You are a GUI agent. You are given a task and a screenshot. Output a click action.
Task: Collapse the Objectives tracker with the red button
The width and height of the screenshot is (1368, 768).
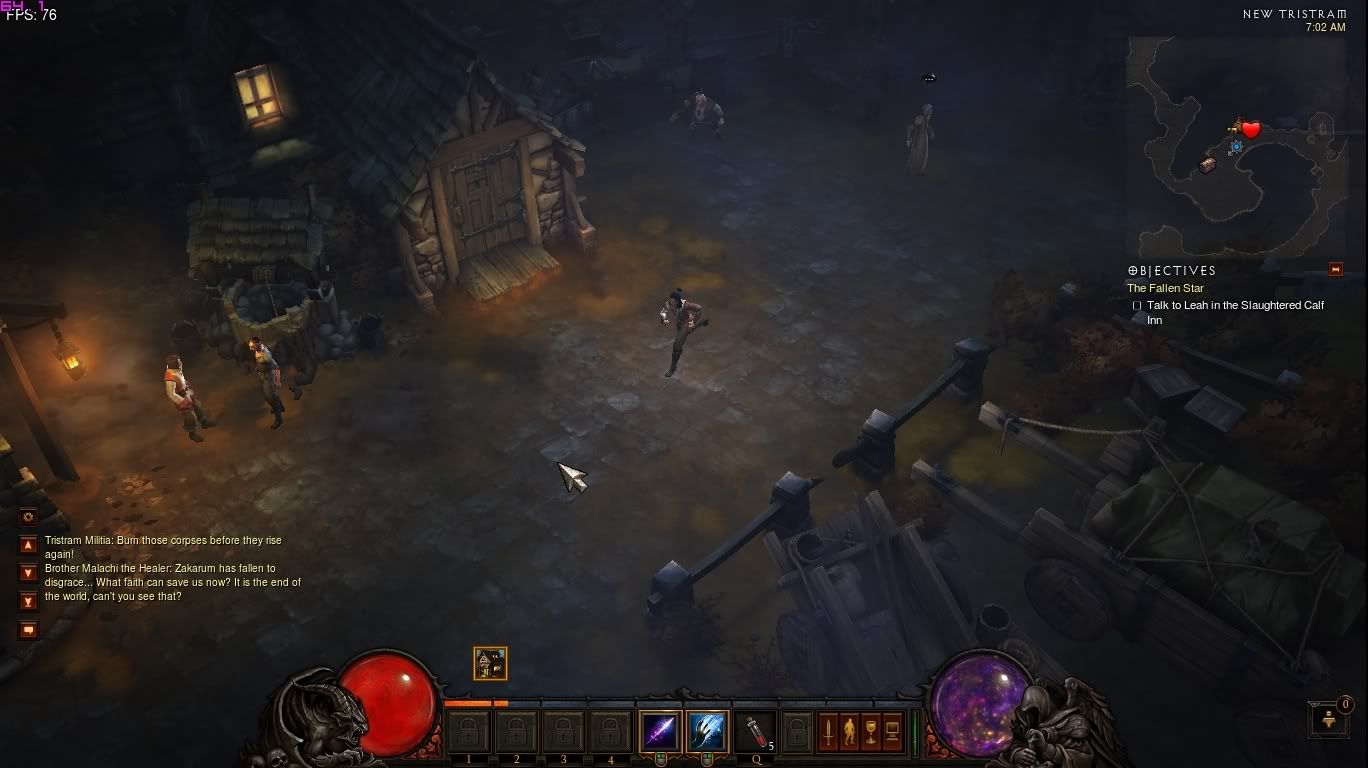click(x=1335, y=270)
